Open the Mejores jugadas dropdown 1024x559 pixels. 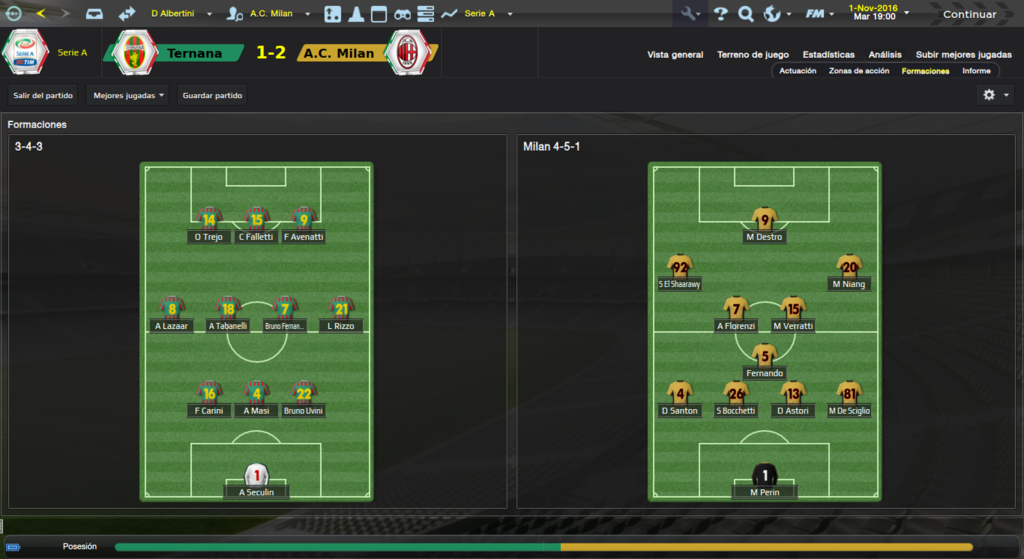click(x=128, y=95)
